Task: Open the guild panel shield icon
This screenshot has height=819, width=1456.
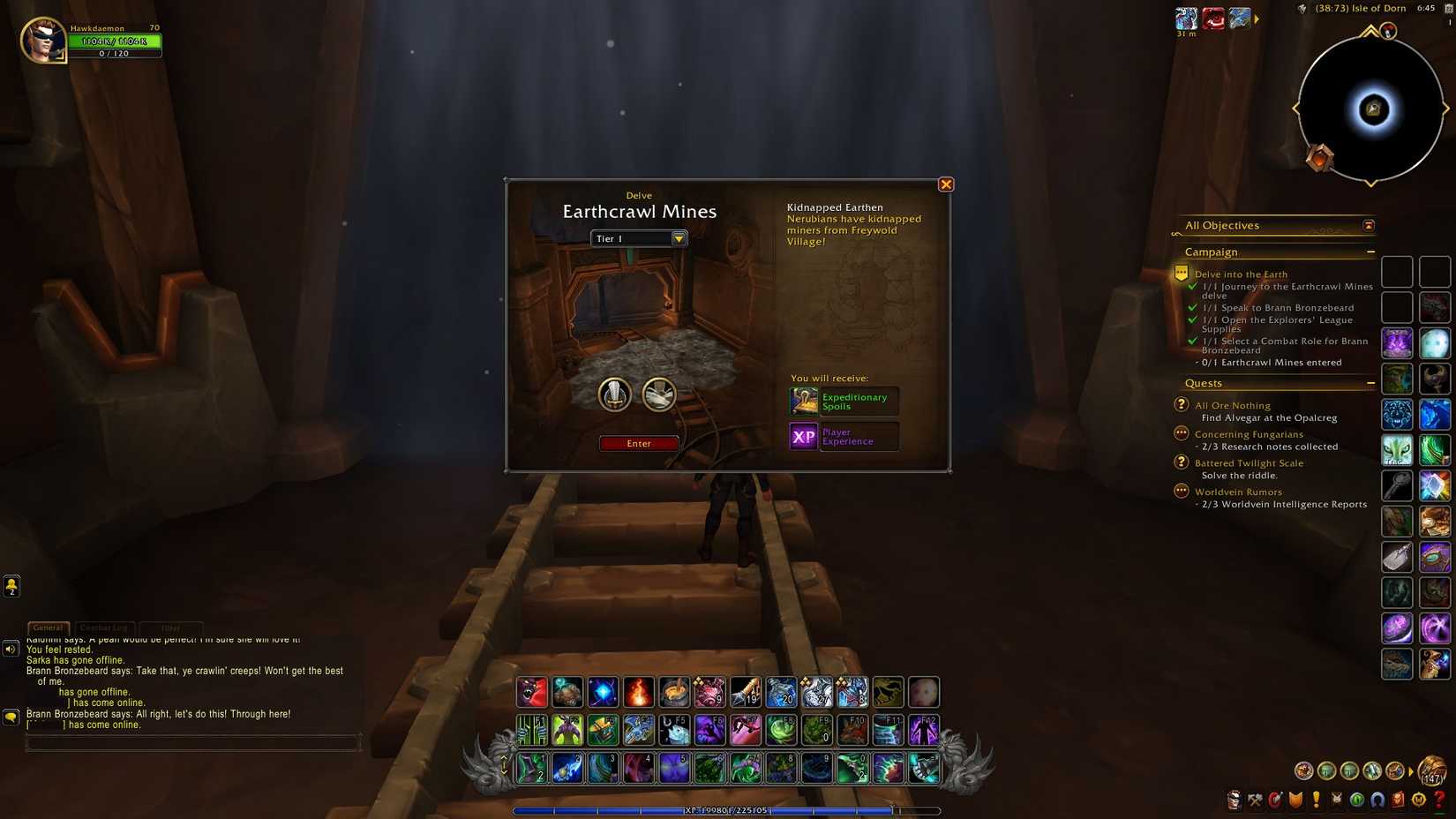Action: (1297, 800)
